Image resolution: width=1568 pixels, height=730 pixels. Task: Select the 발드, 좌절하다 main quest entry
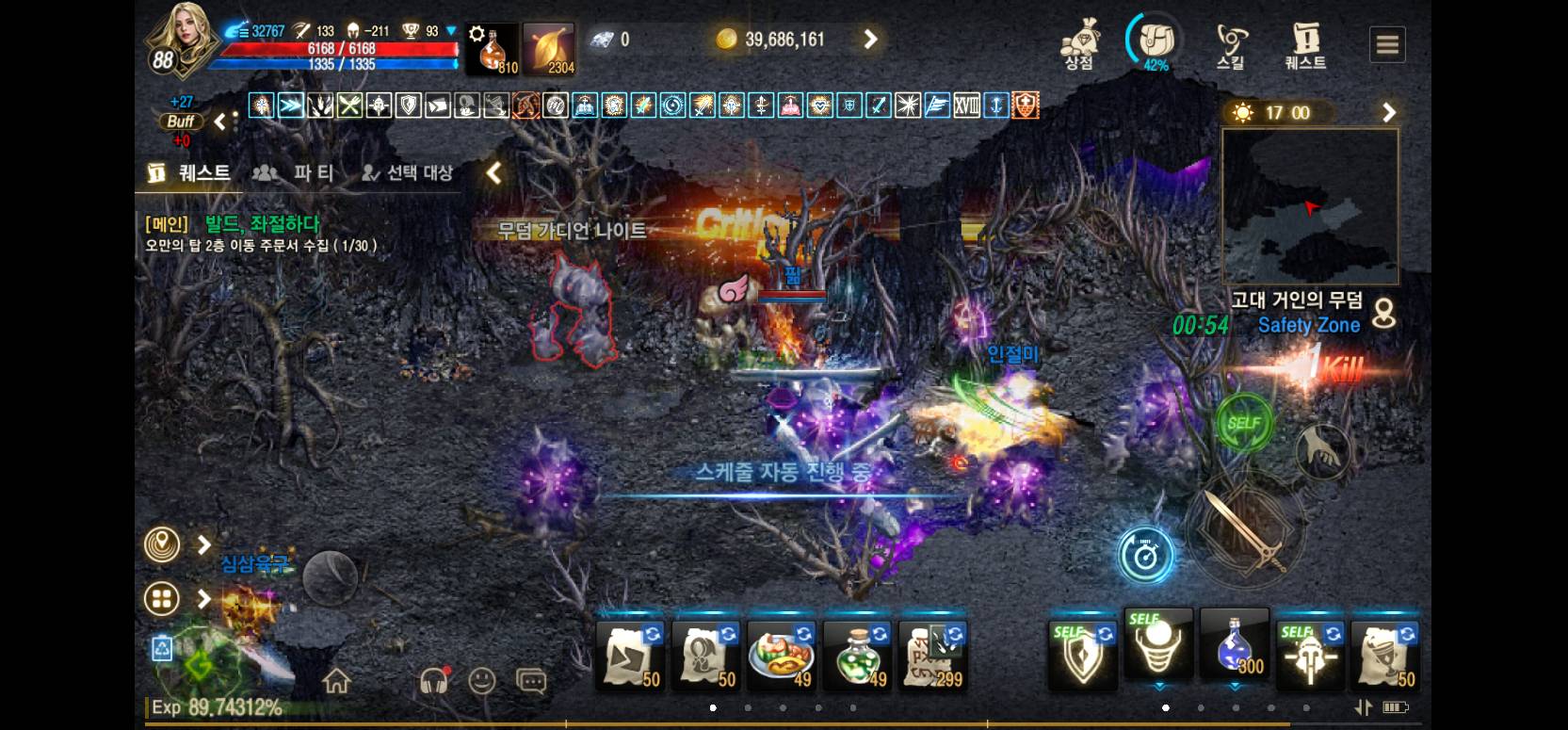pyautogui.click(x=262, y=224)
